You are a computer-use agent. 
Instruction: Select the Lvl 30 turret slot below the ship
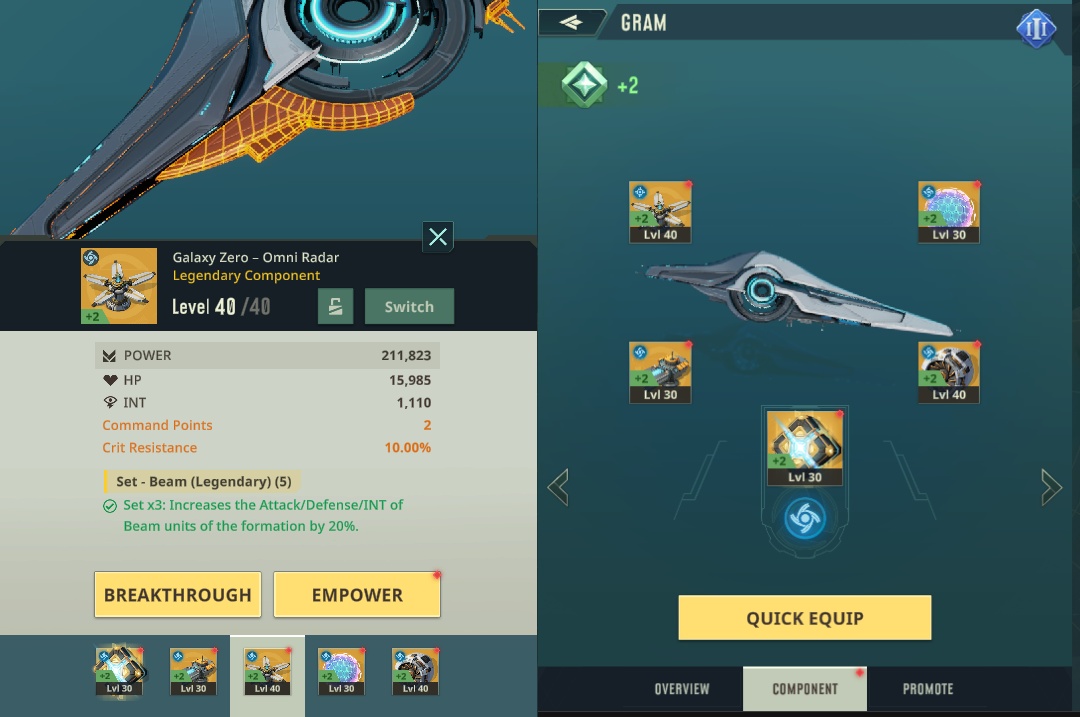click(660, 372)
